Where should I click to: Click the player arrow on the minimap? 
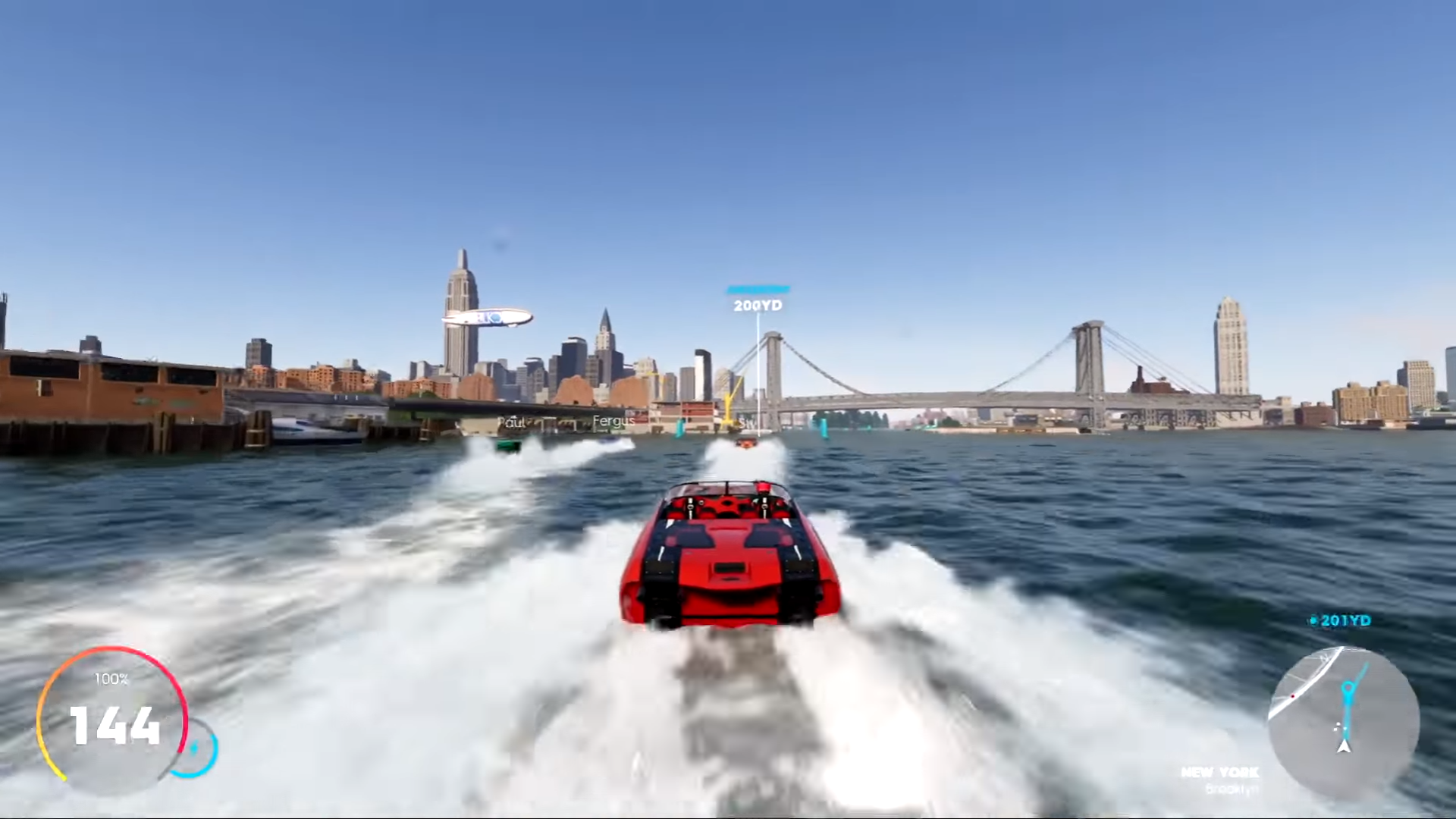[x=1344, y=747]
